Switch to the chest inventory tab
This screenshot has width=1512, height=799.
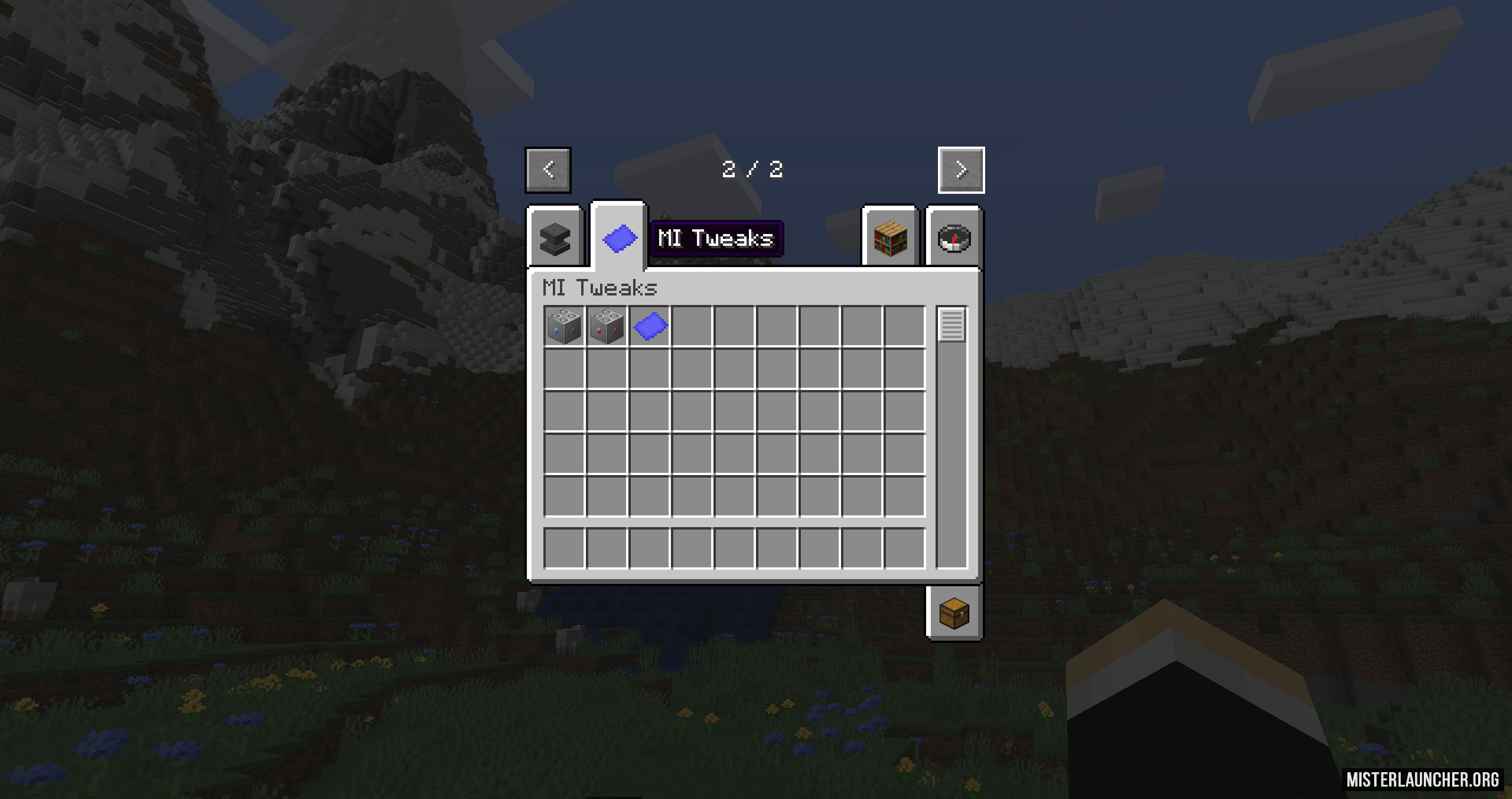[954, 613]
